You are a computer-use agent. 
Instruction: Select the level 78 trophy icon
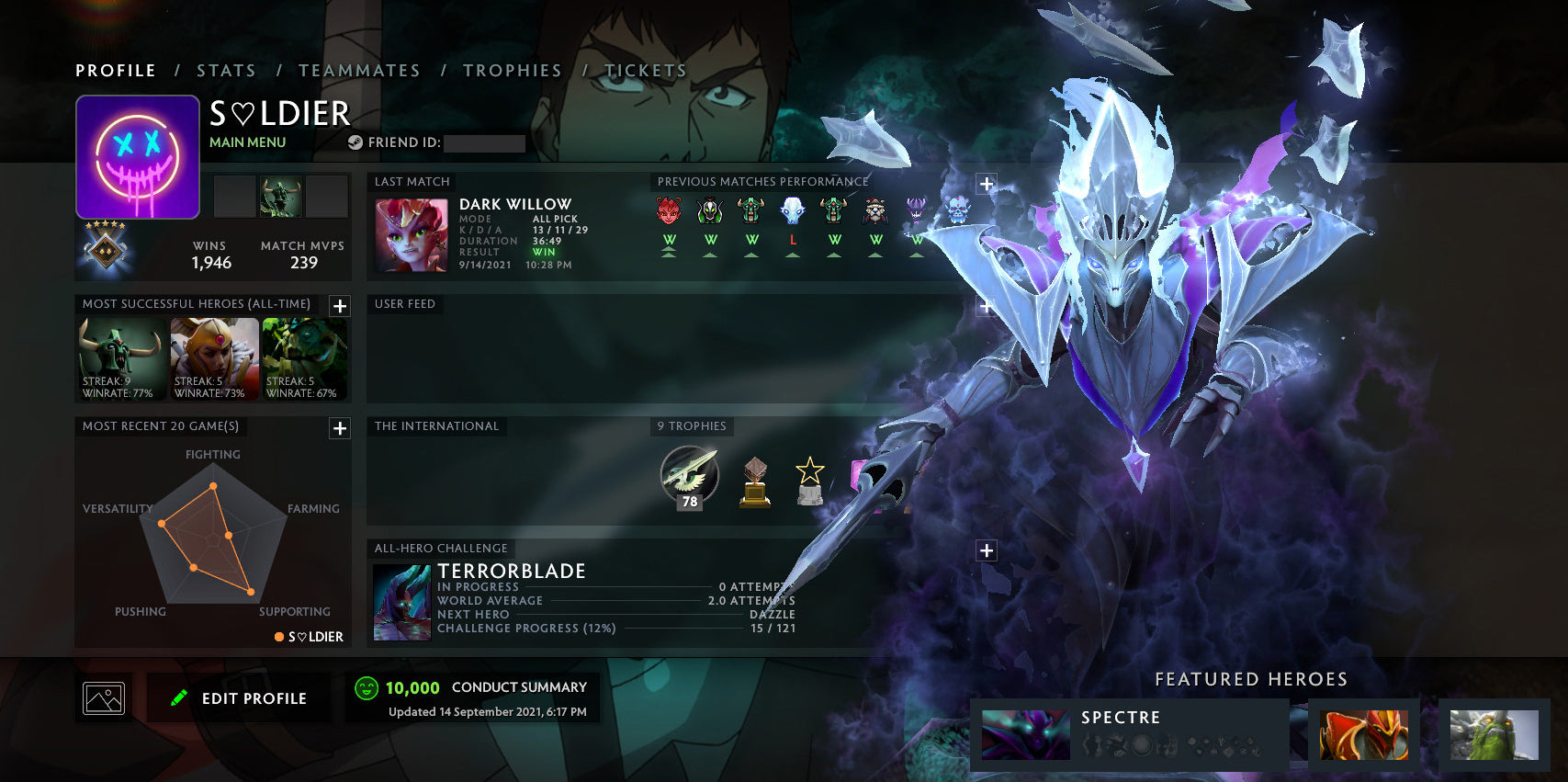pyautogui.click(x=690, y=477)
